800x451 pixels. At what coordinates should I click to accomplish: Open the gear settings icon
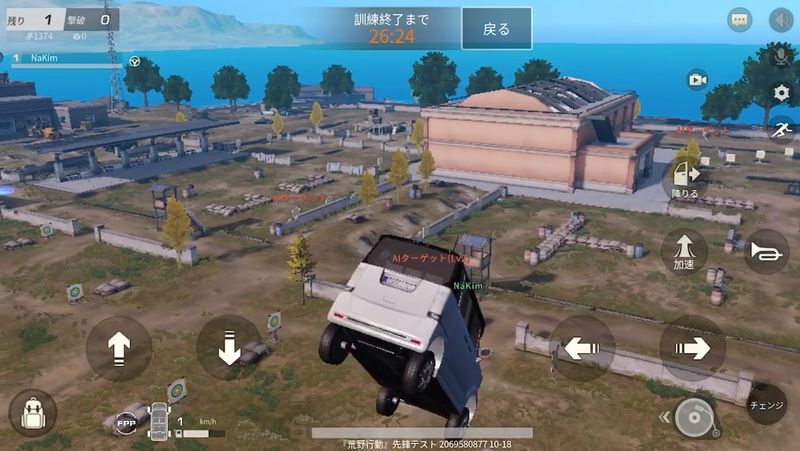coord(781,93)
